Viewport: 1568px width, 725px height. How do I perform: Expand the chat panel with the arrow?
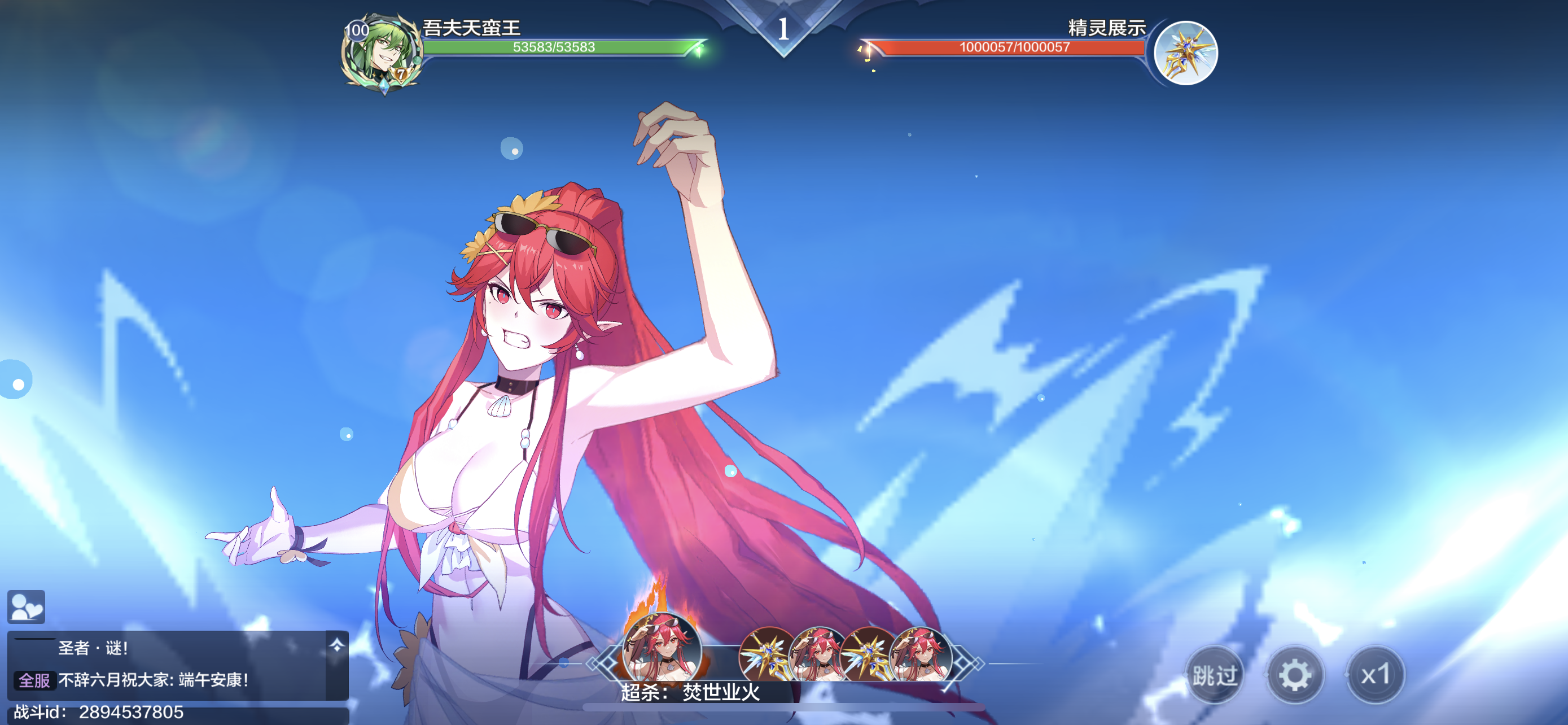(x=336, y=646)
